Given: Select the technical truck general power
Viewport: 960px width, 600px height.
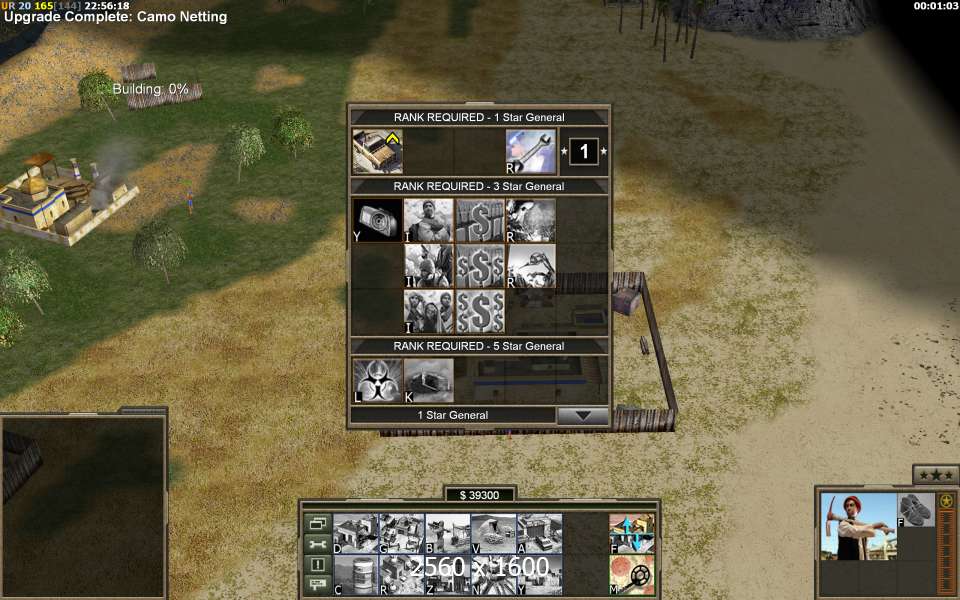Looking at the screenshot, I should [378, 152].
